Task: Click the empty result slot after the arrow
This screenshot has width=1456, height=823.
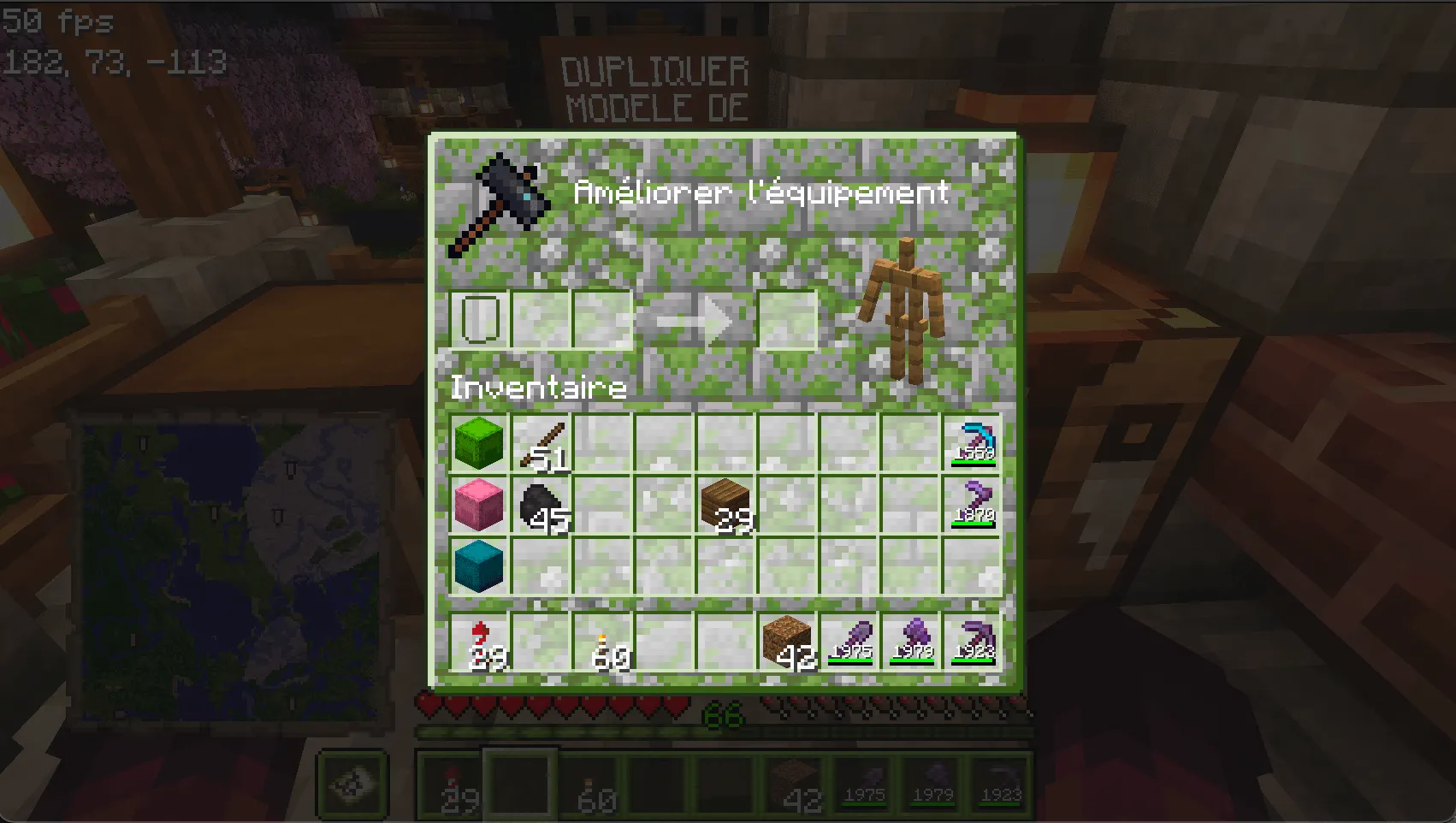Action: click(x=788, y=318)
